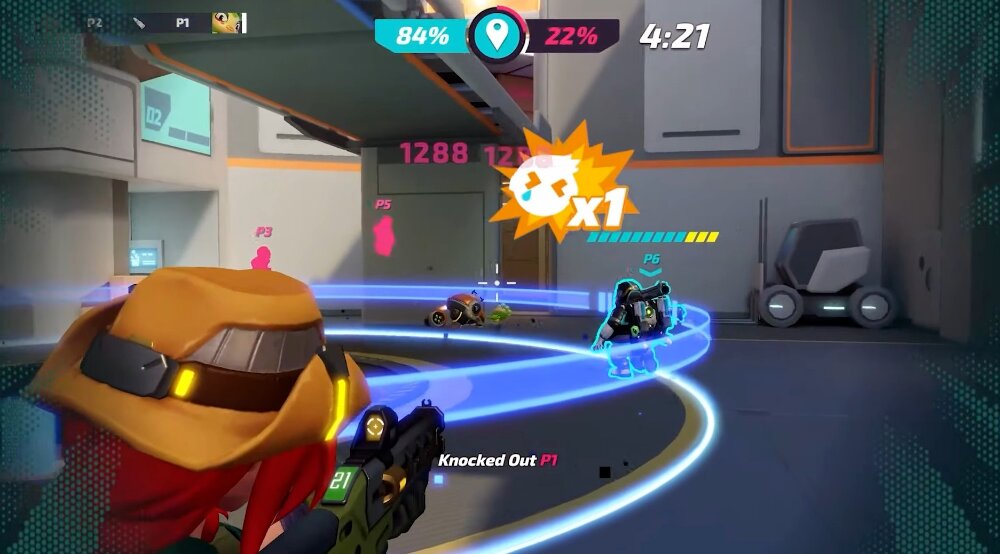Screen dimensions: 1000x554
Task: Select the player avatar in the kill feed
Action: [227, 22]
